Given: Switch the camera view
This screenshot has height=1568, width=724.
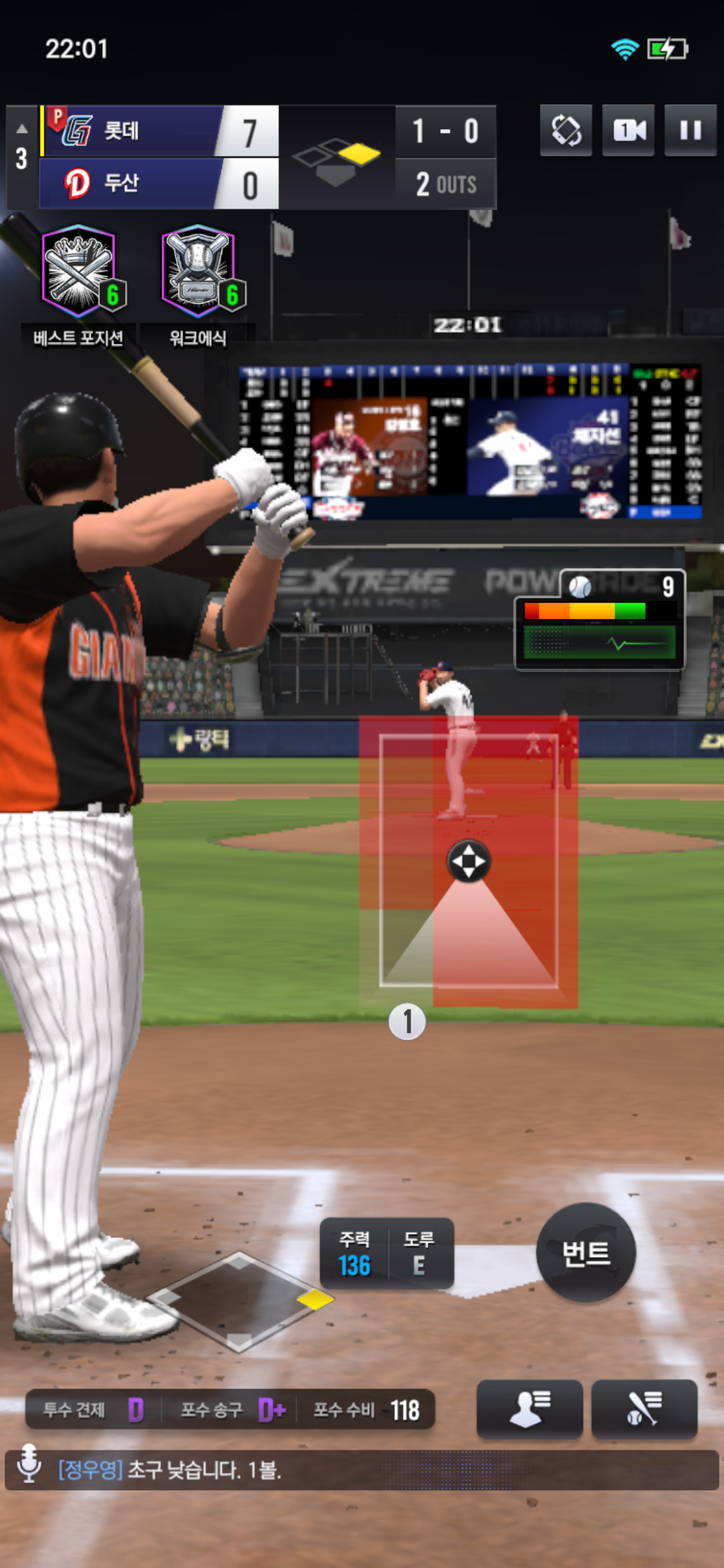Looking at the screenshot, I should 628,131.
